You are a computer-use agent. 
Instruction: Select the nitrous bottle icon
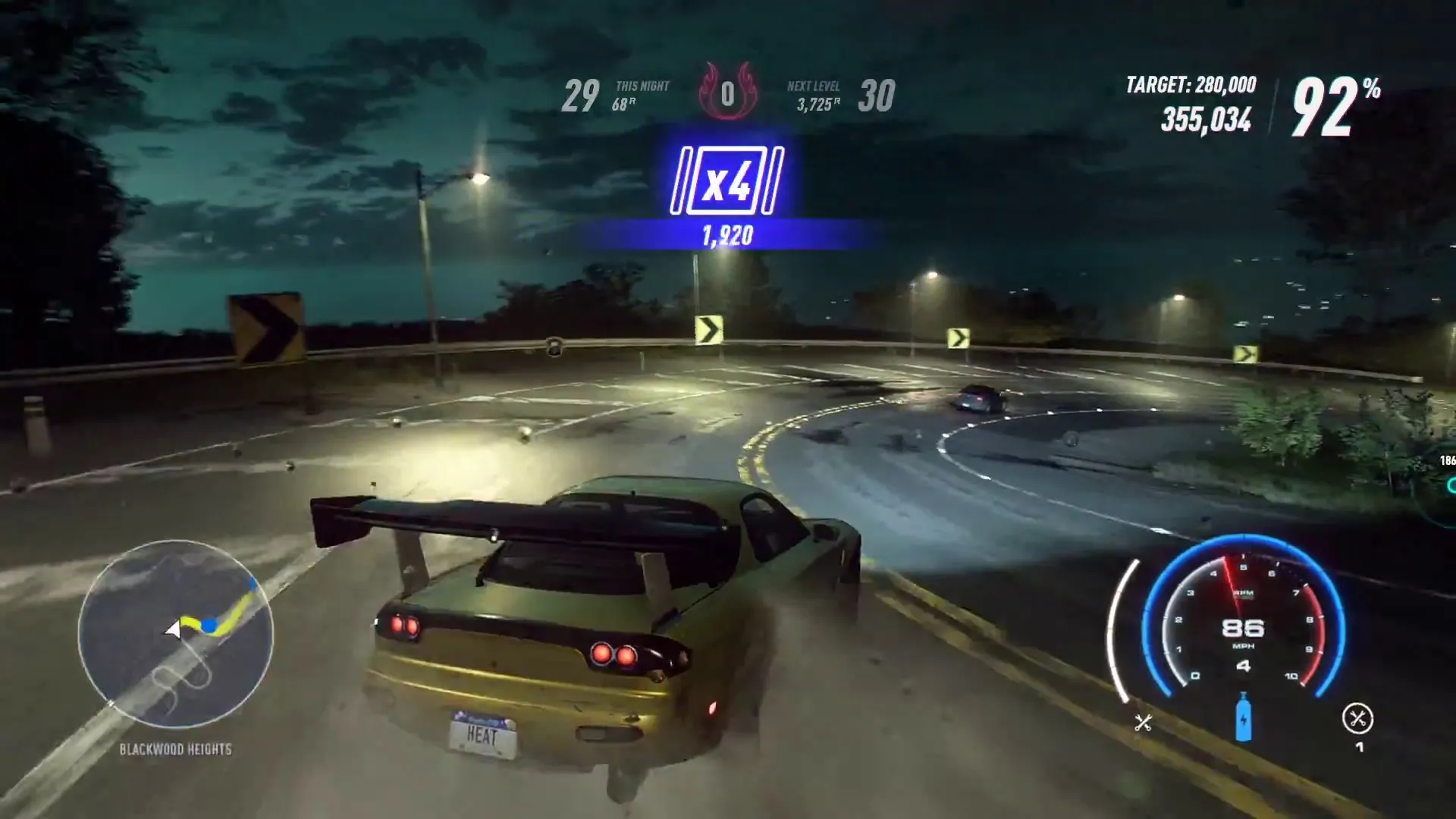(x=1242, y=717)
